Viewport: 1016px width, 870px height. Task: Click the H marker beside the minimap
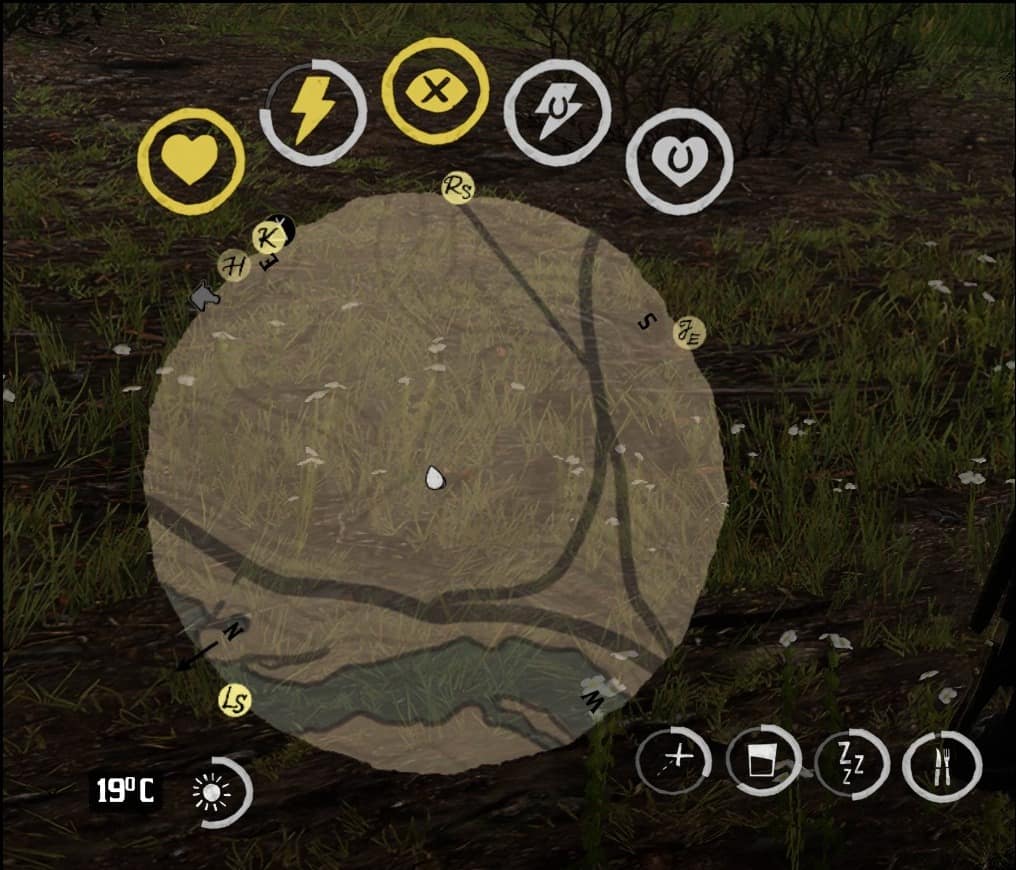coord(234,266)
